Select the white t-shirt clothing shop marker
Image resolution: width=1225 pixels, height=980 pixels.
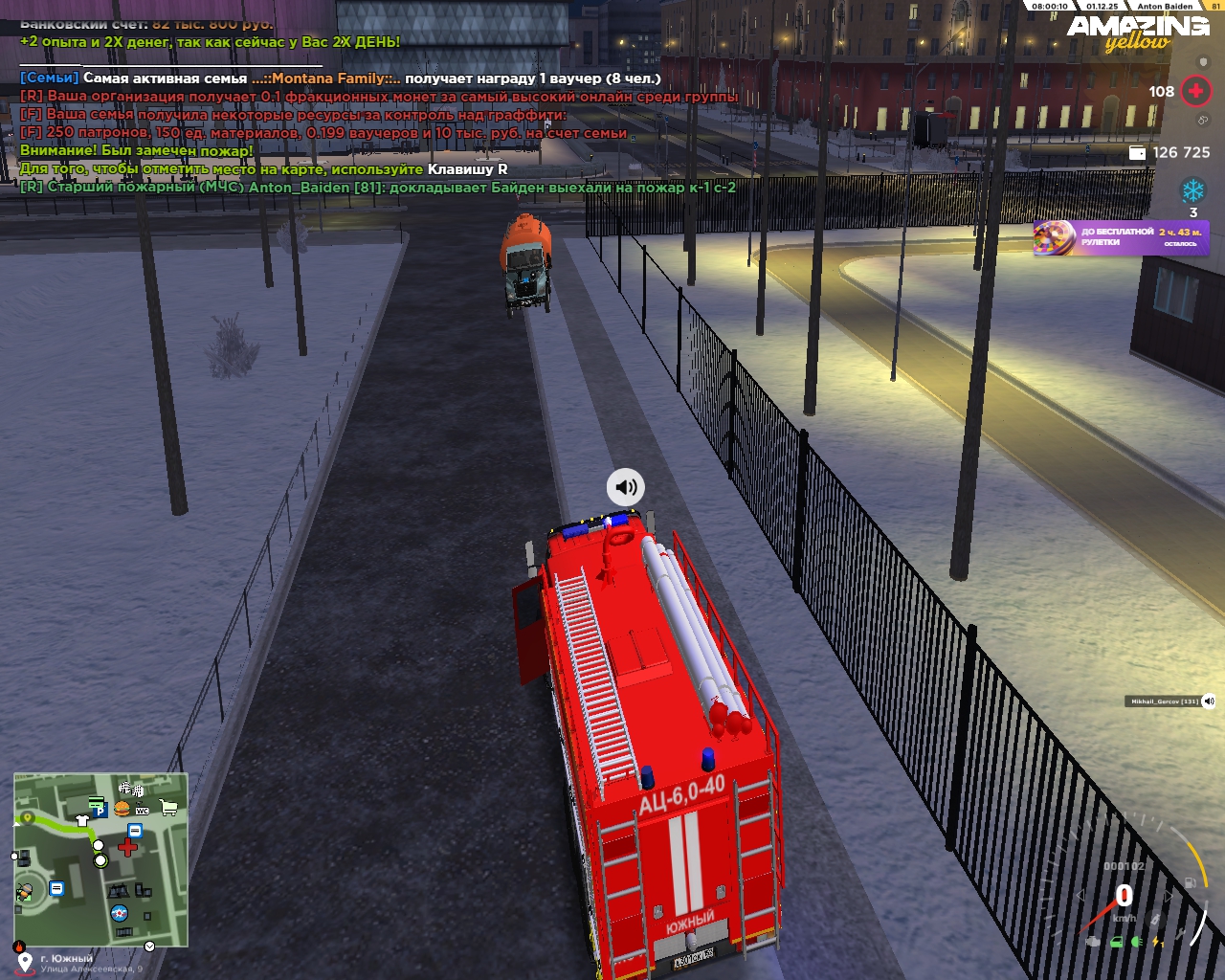coord(82,820)
